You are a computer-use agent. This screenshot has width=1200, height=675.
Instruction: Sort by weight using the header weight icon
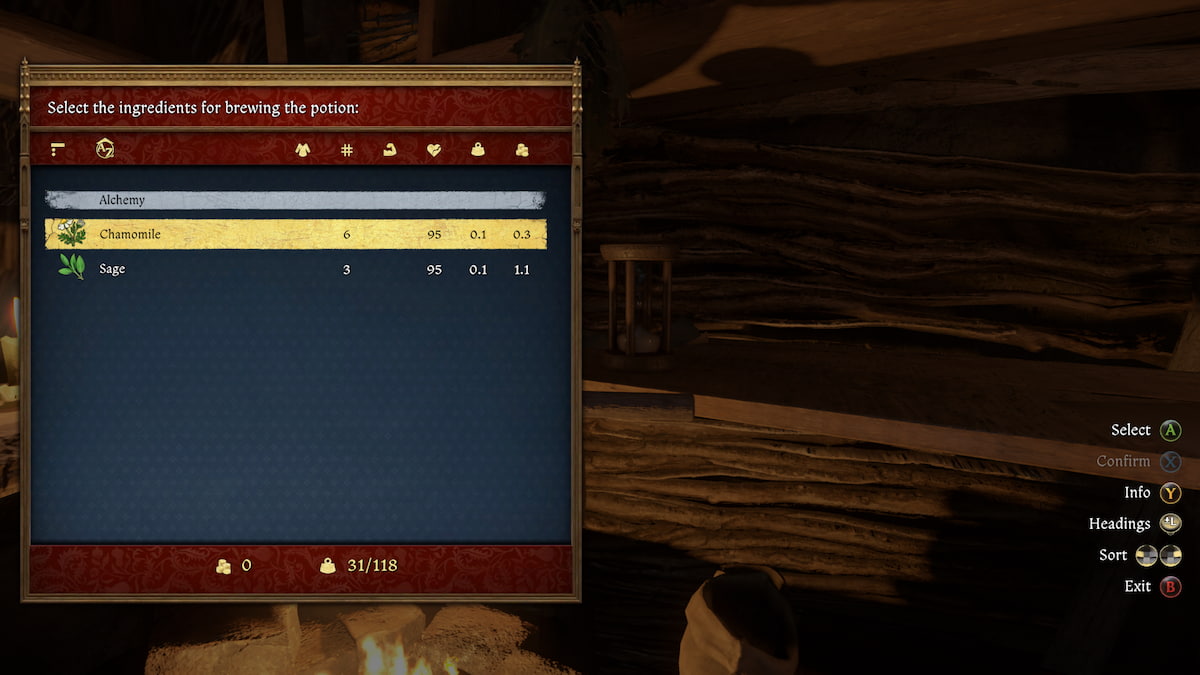(x=478, y=150)
